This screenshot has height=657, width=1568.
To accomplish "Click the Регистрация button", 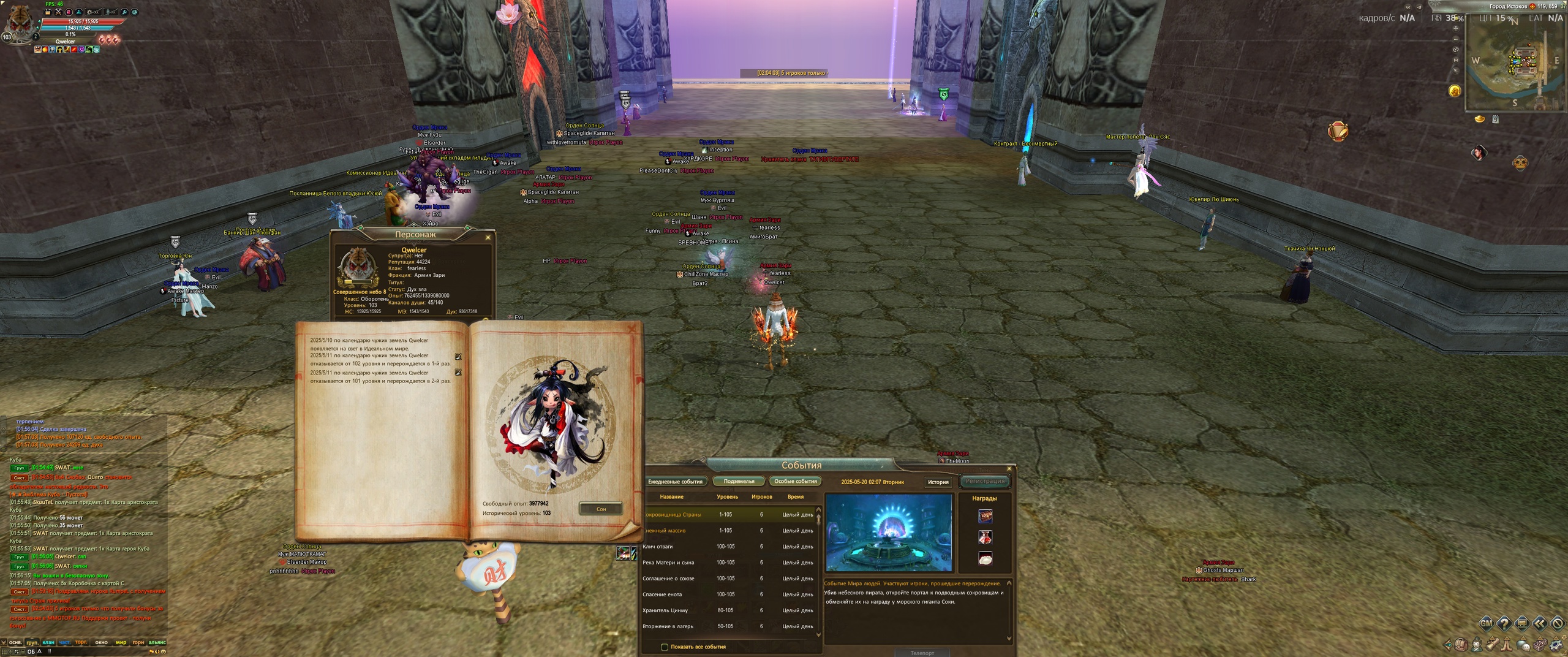I will 984,481.
